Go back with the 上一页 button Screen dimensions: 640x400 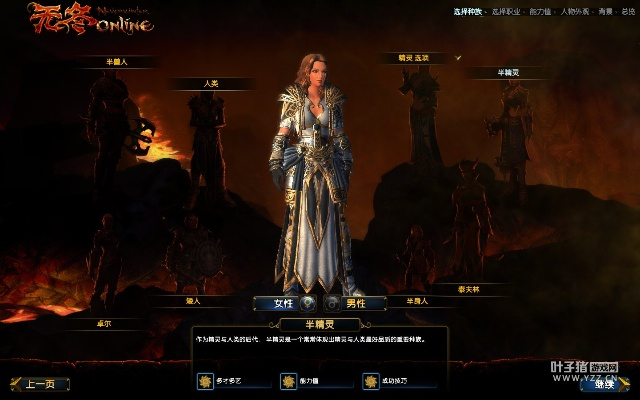(x=40, y=384)
